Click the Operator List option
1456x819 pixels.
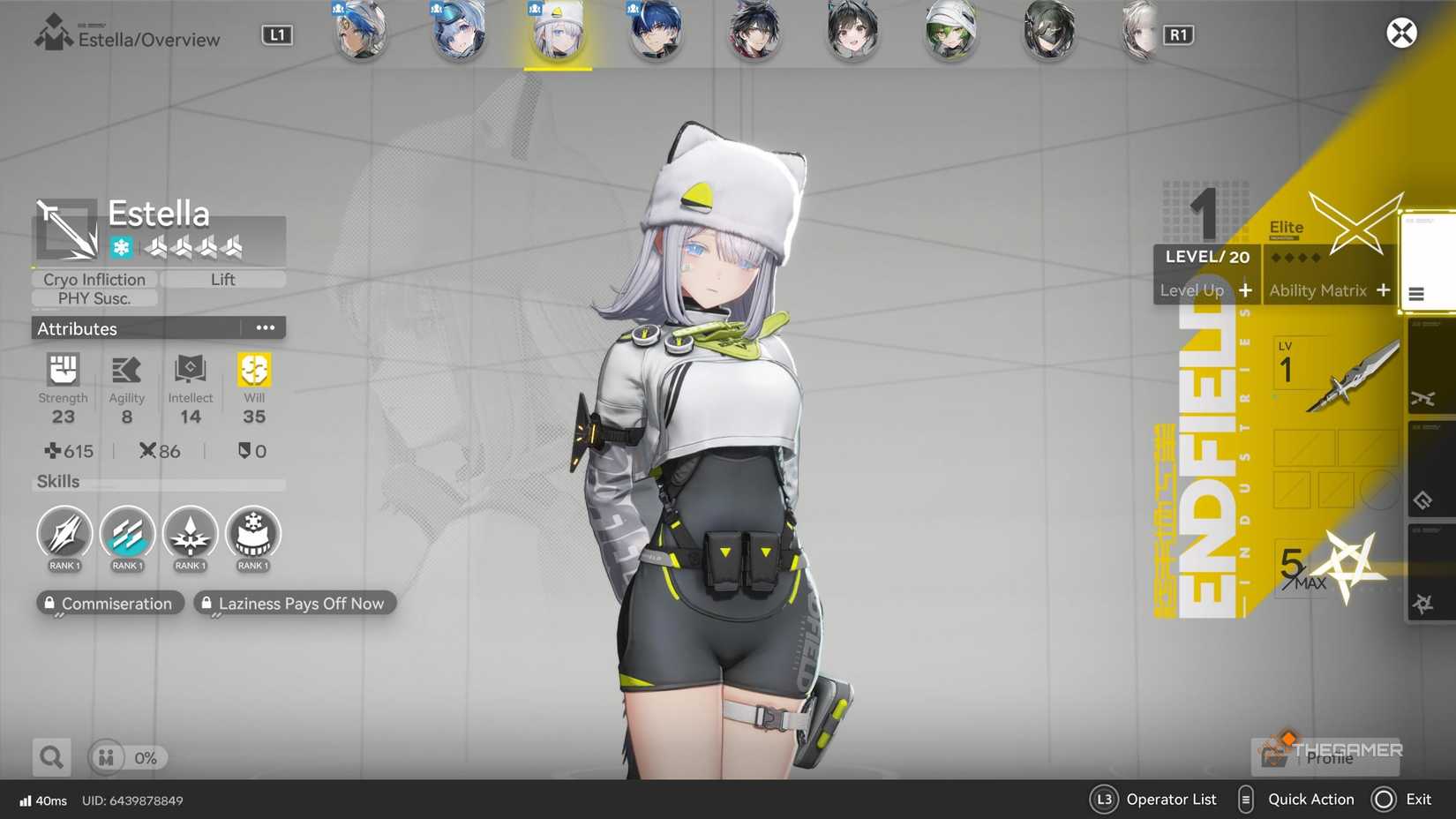tap(1173, 800)
